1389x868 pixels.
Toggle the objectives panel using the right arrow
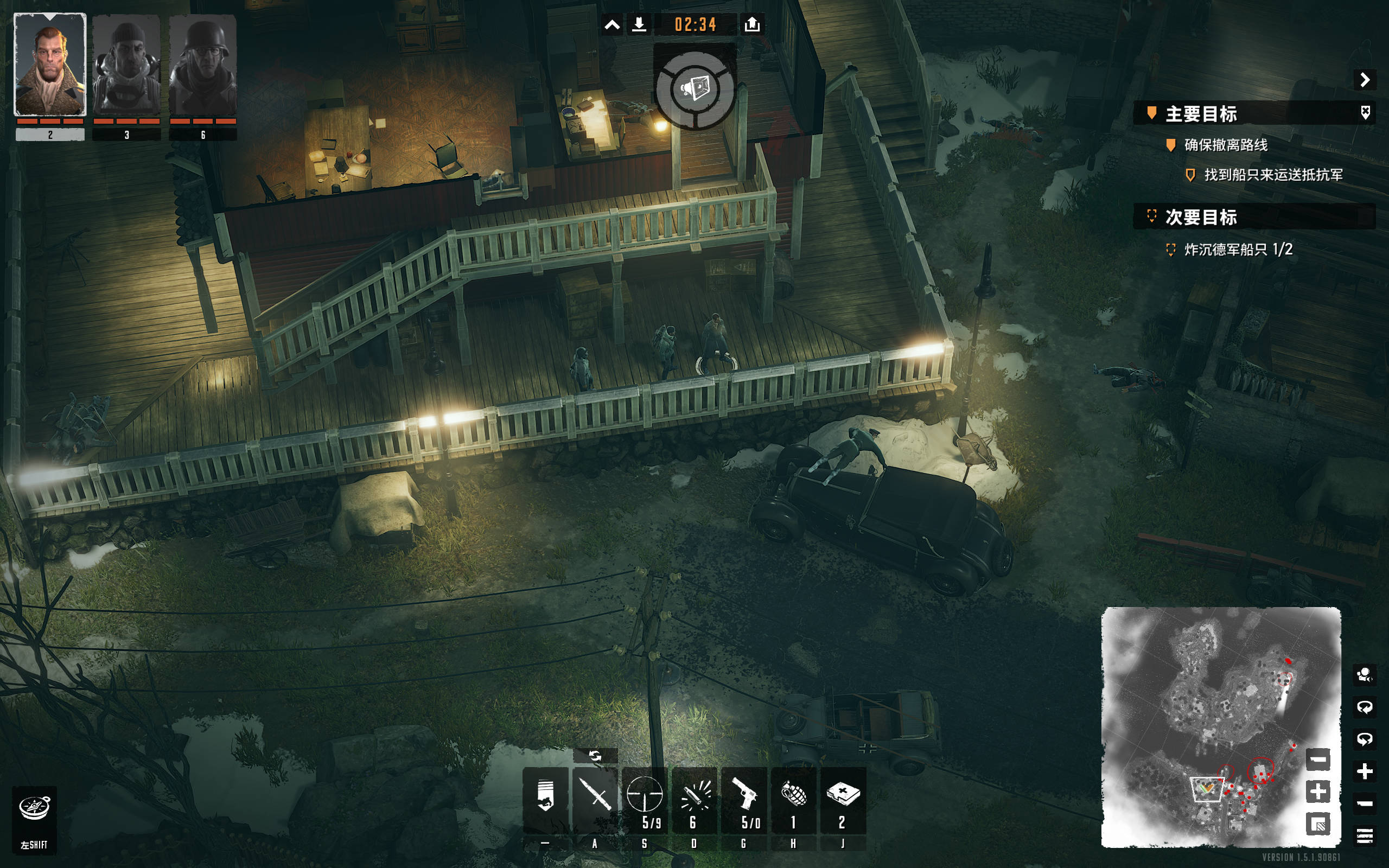pyautogui.click(x=1365, y=80)
